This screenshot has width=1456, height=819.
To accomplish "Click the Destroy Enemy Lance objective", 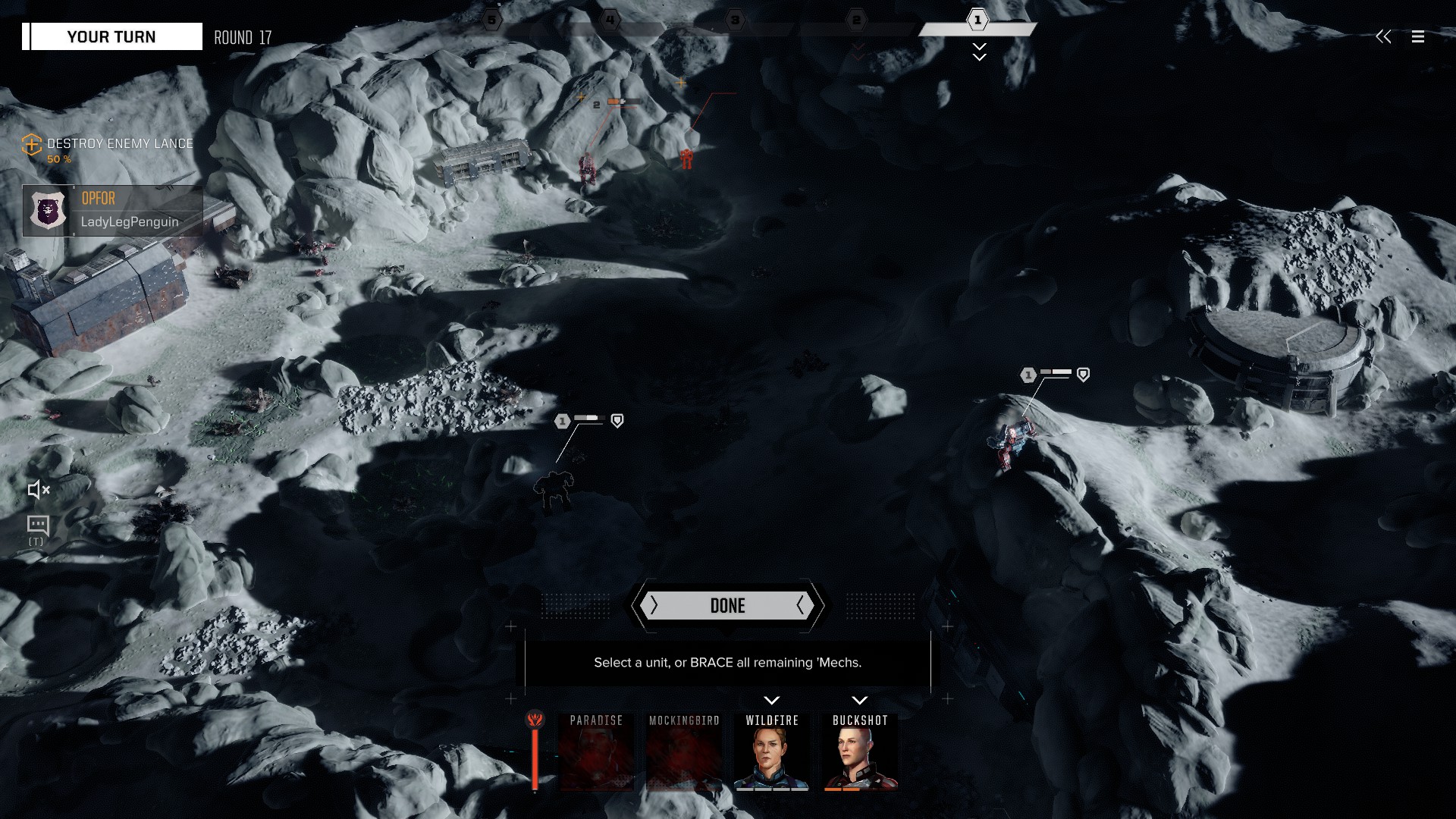I will 119,143.
